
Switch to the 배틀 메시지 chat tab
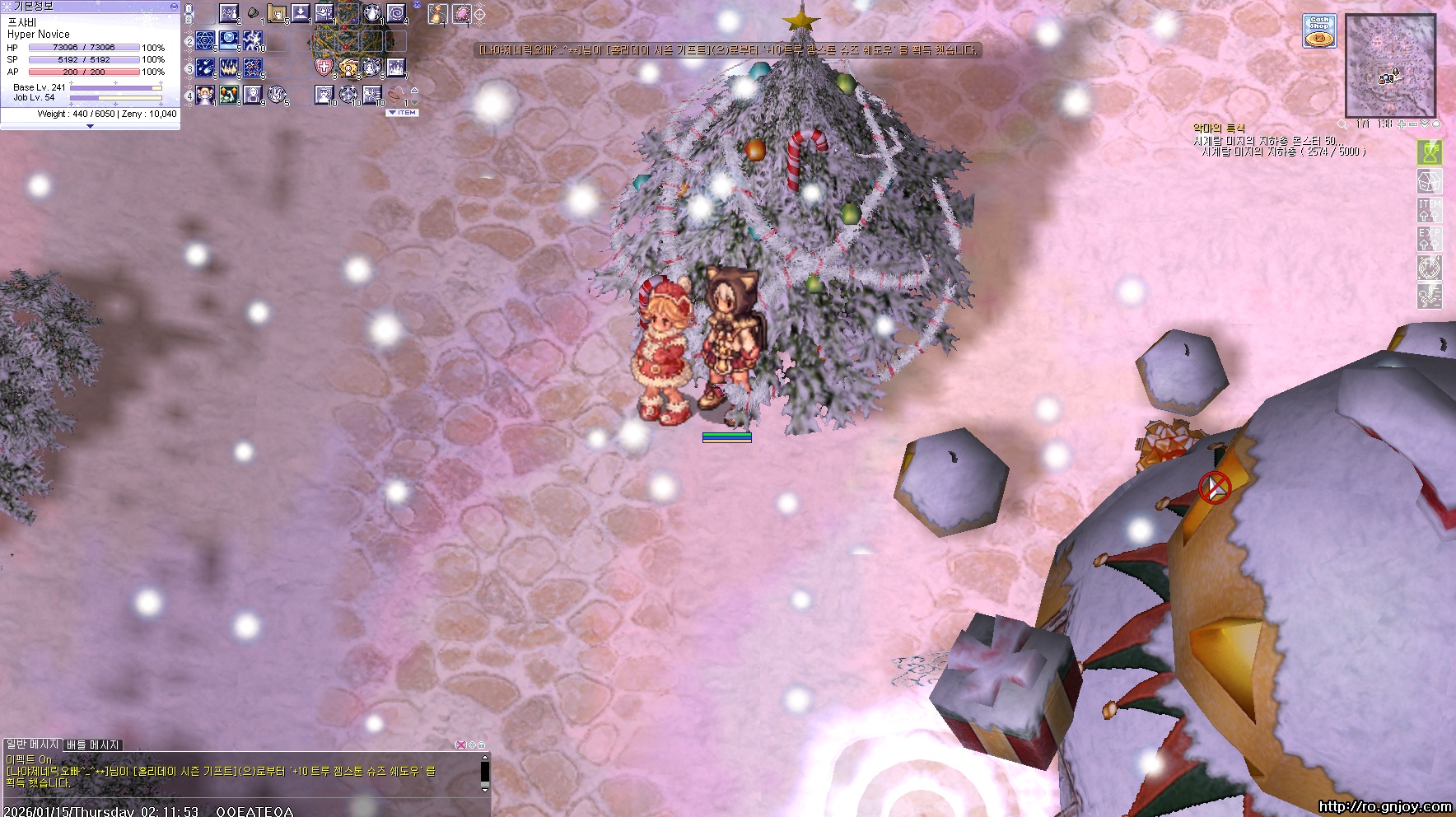(93, 745)
